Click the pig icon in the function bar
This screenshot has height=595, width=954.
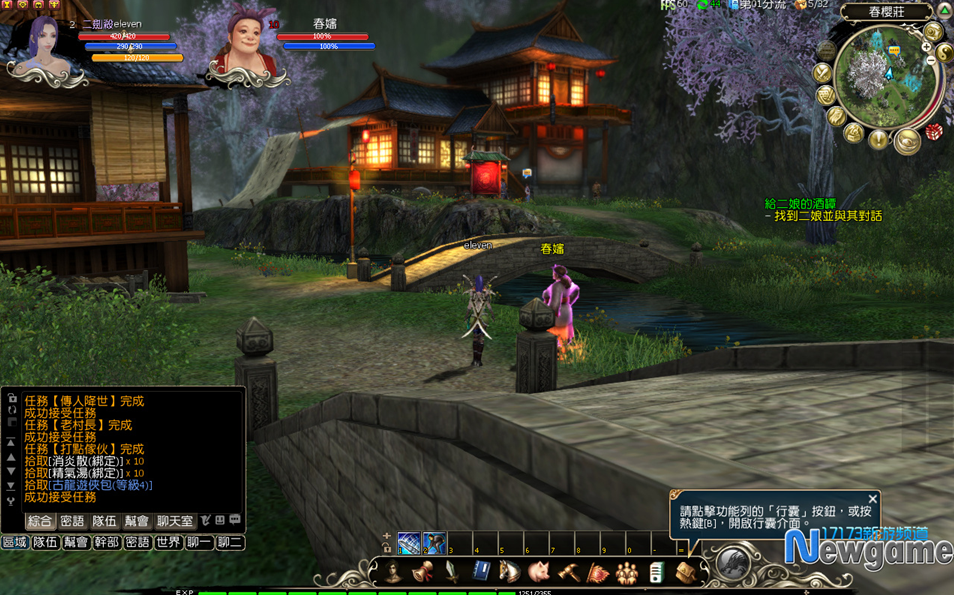[x=540, y=572]
